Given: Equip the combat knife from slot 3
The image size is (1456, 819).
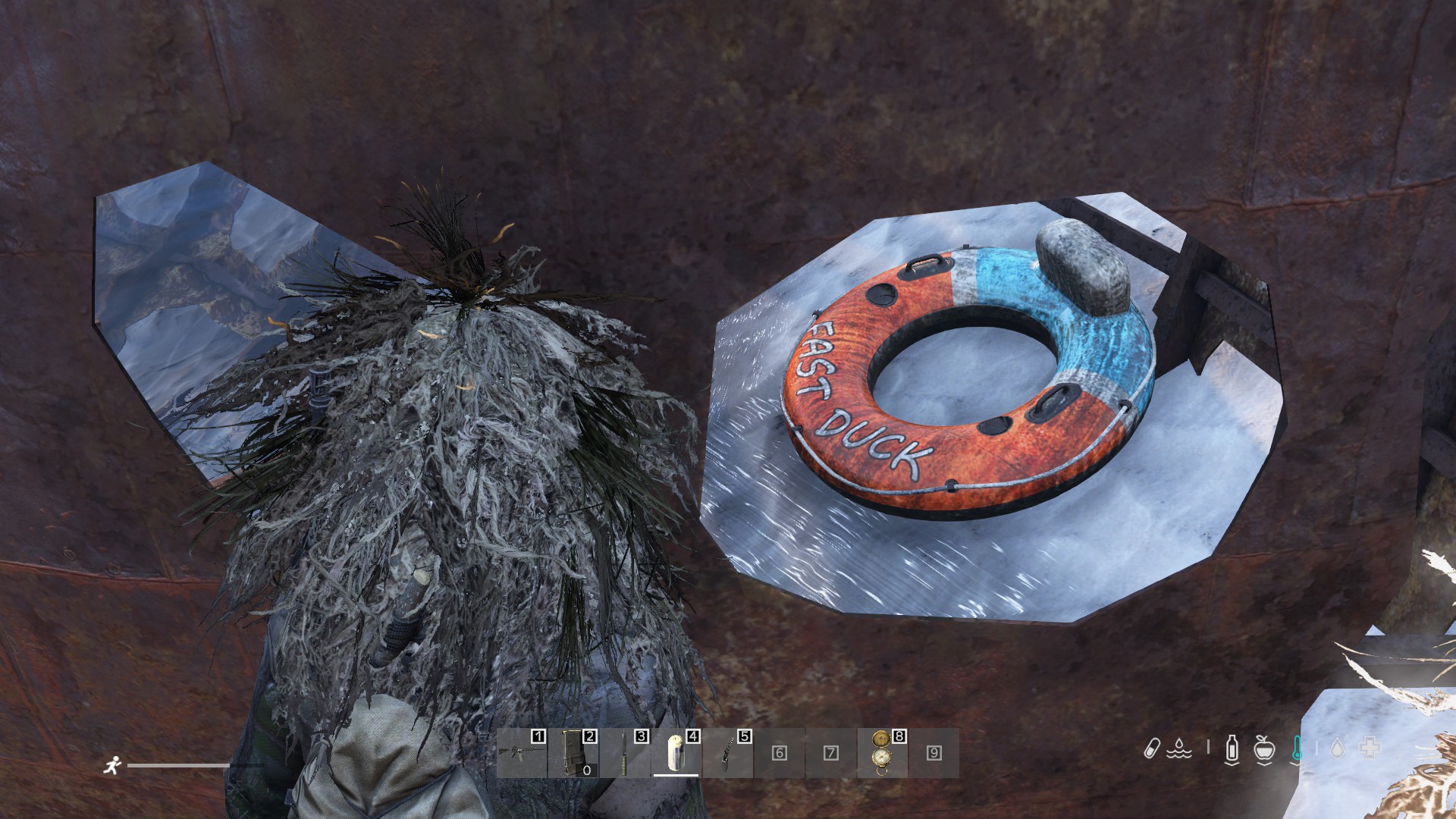Looking at the screenshot, I should pos(625,753).
